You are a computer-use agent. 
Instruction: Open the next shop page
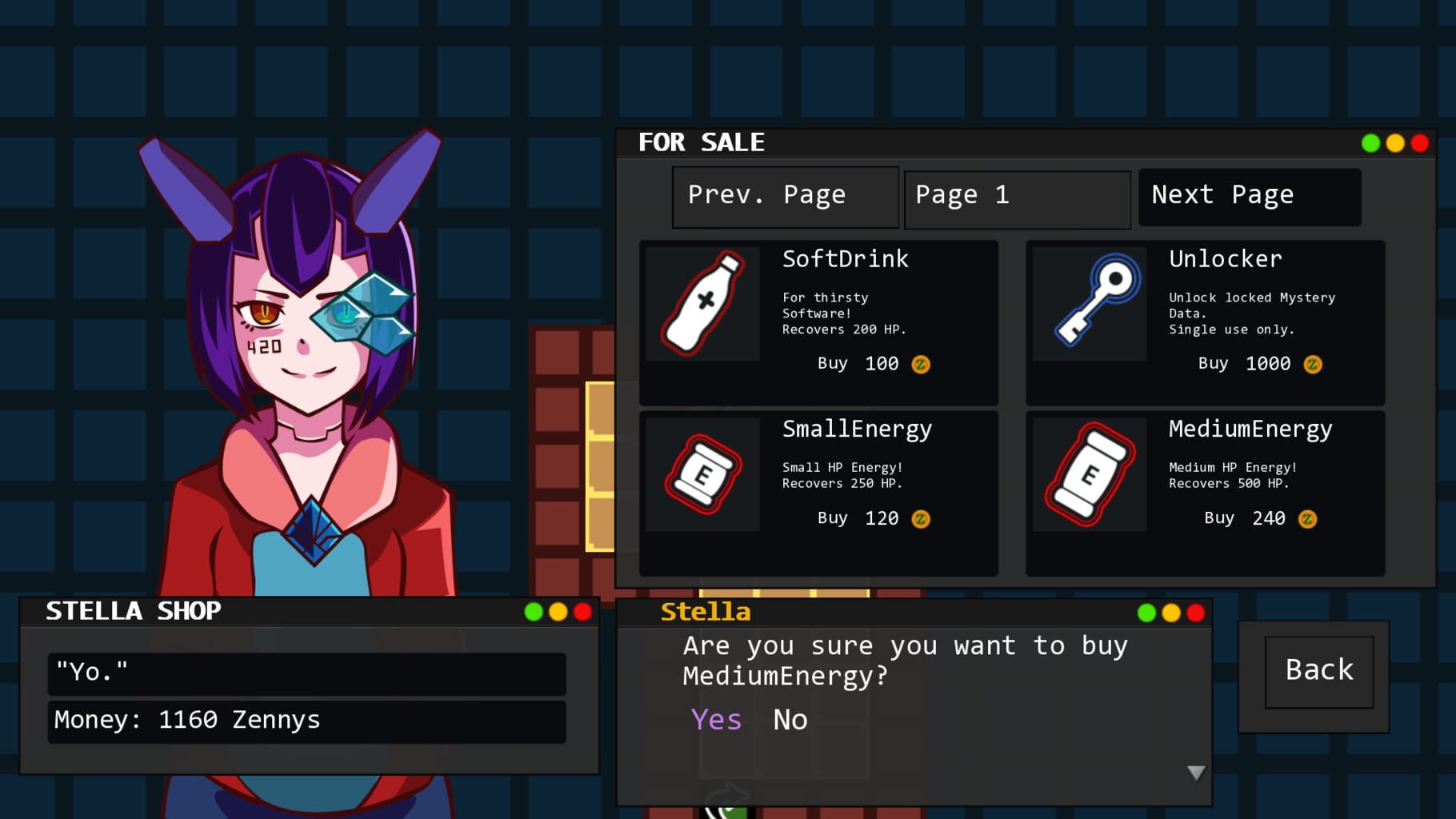[1250, 195]
